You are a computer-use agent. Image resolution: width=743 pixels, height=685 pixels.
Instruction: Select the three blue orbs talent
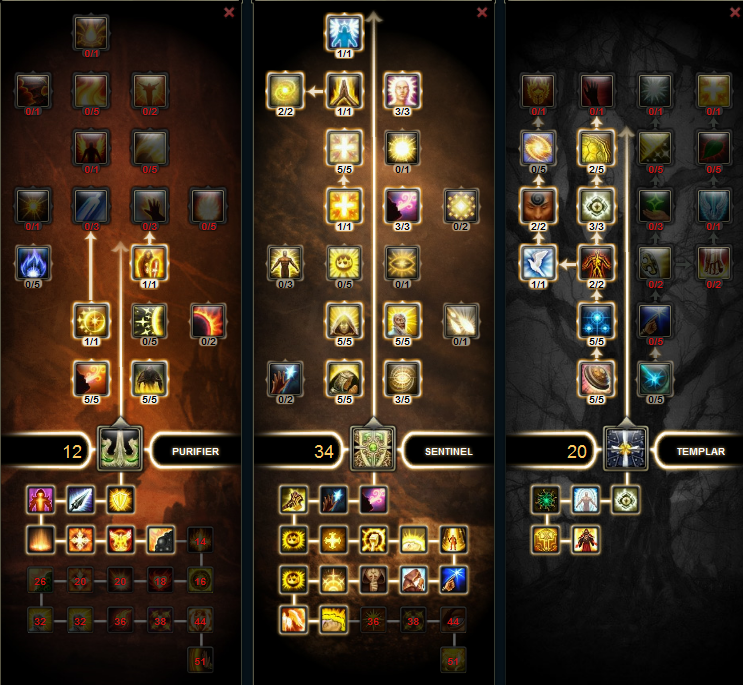coord(596,320)
